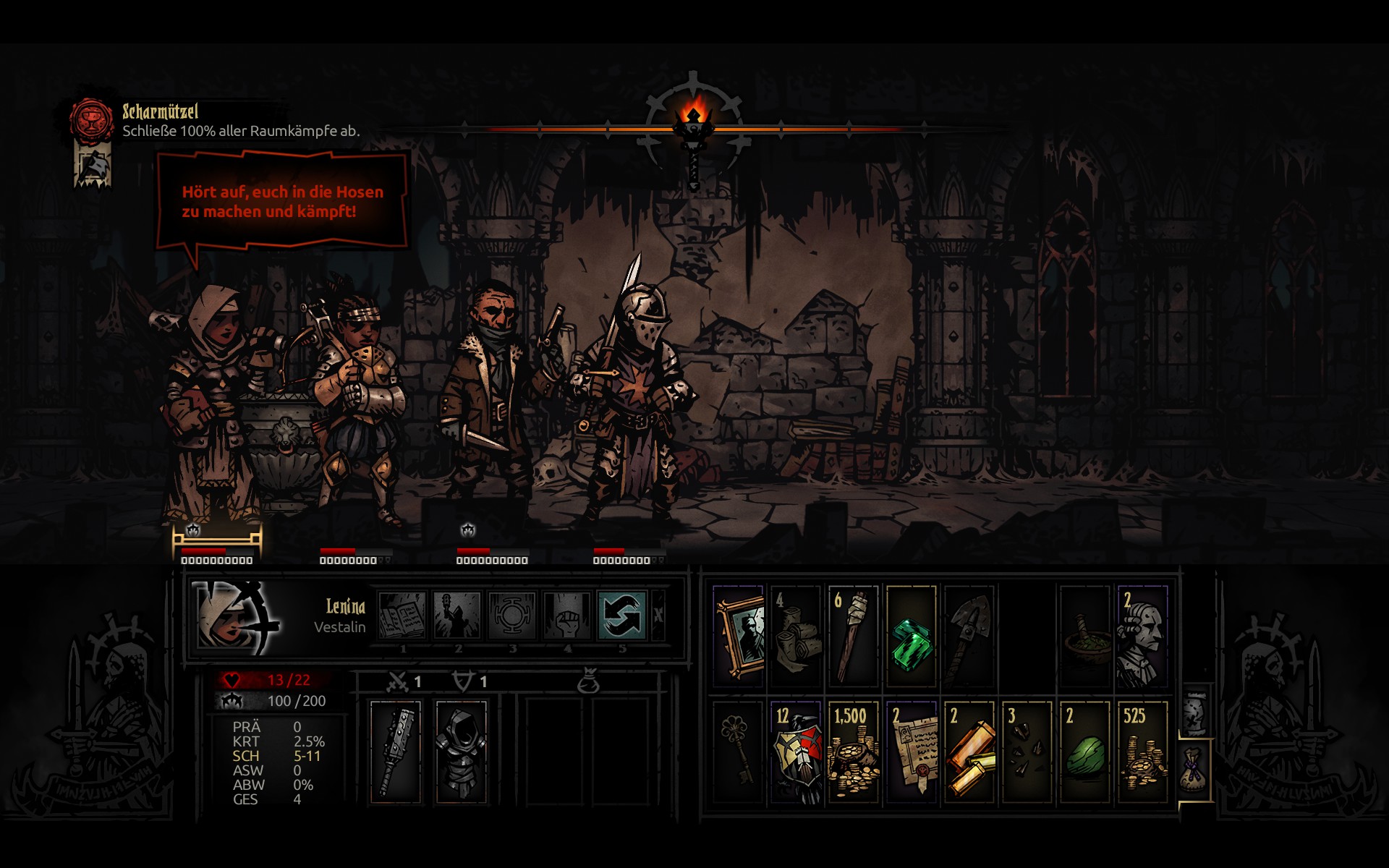
Task: Select the twelve crests stack
Action: (x=796, y=752)
